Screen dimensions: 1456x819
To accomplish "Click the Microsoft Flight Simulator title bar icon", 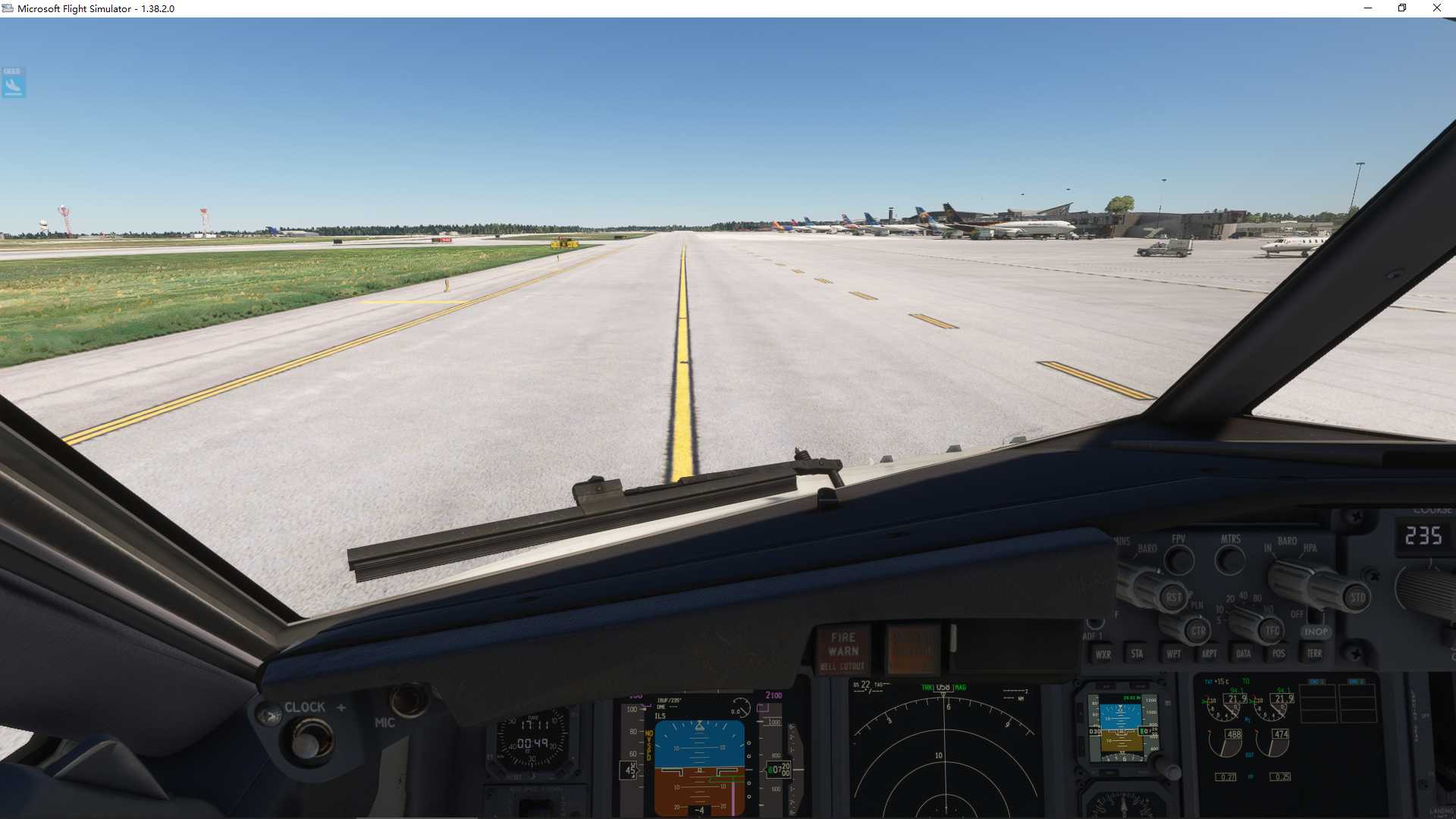I will coord(8,8).
